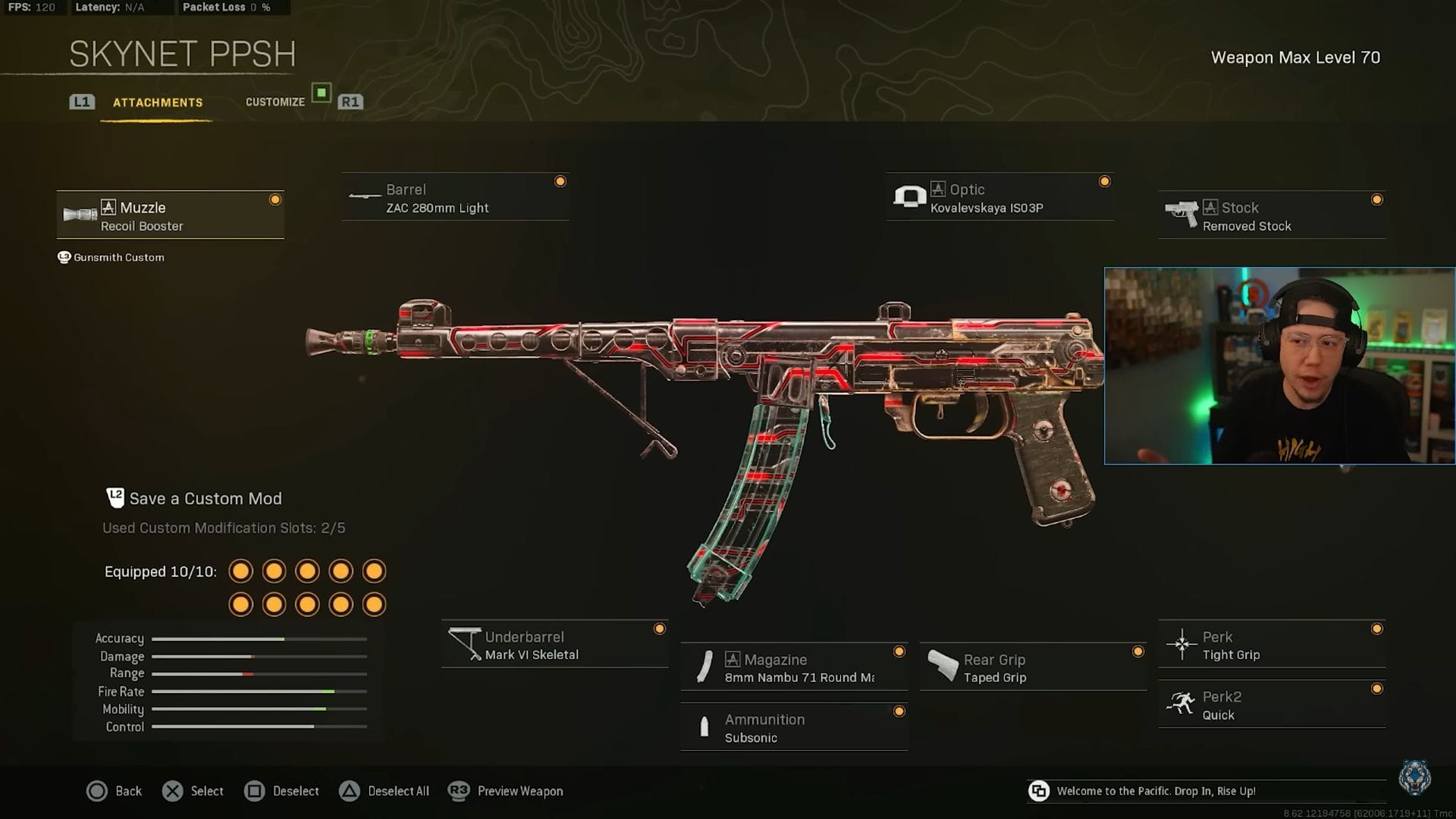Open the Magazine slot bullet icon
1456x819 pixels.
[x=705, y=667]
